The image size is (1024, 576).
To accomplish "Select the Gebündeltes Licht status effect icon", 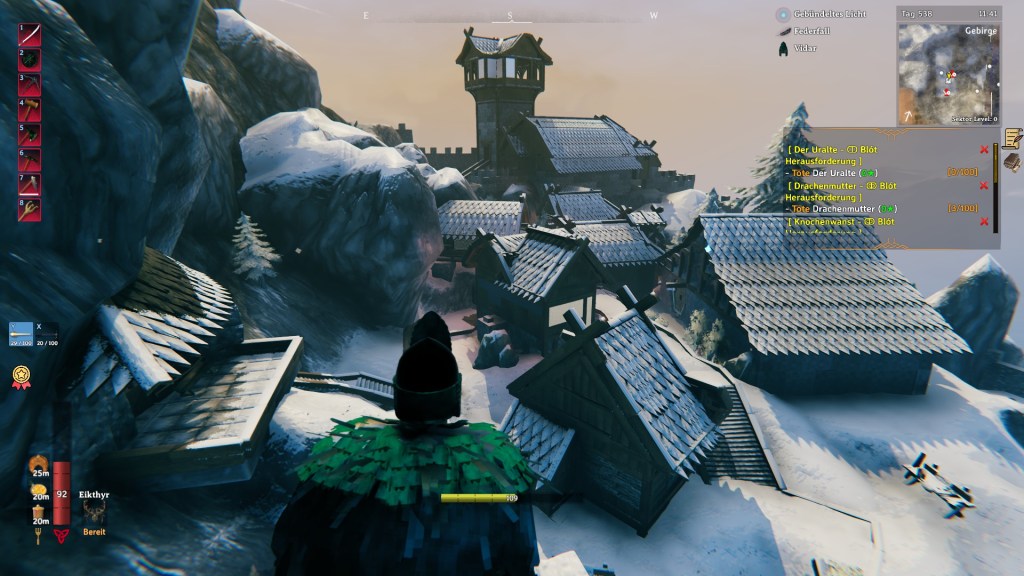I will click(783, 15).
